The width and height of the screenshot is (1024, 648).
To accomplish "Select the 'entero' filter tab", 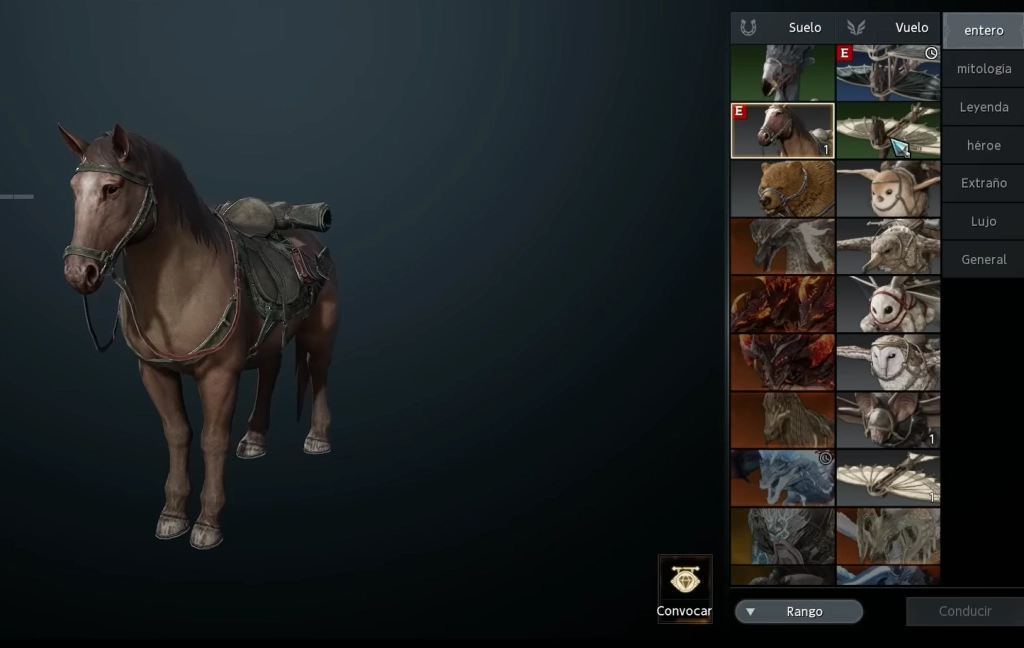I will click(x=983, y=30).
